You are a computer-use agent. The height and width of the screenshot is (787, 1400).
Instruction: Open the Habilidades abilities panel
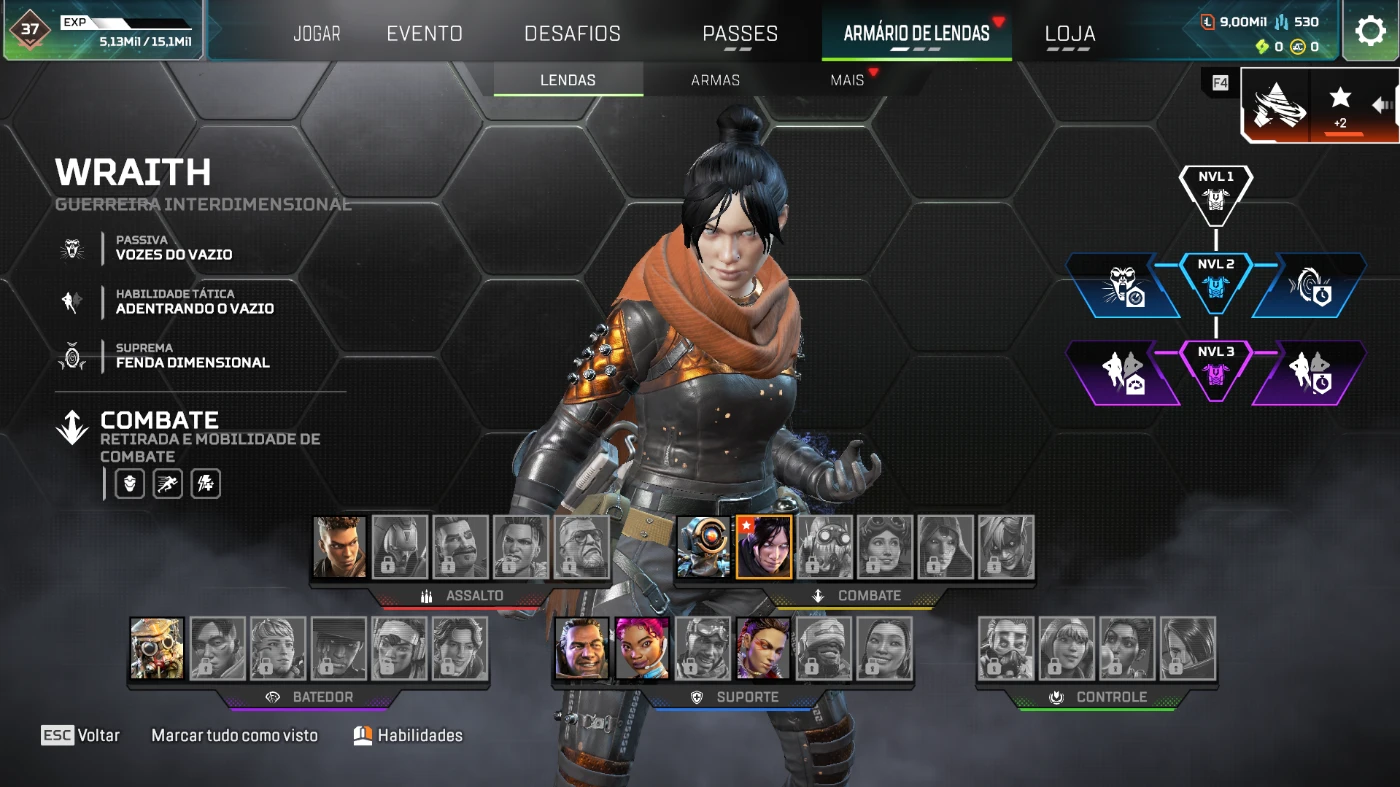[408, 735]
